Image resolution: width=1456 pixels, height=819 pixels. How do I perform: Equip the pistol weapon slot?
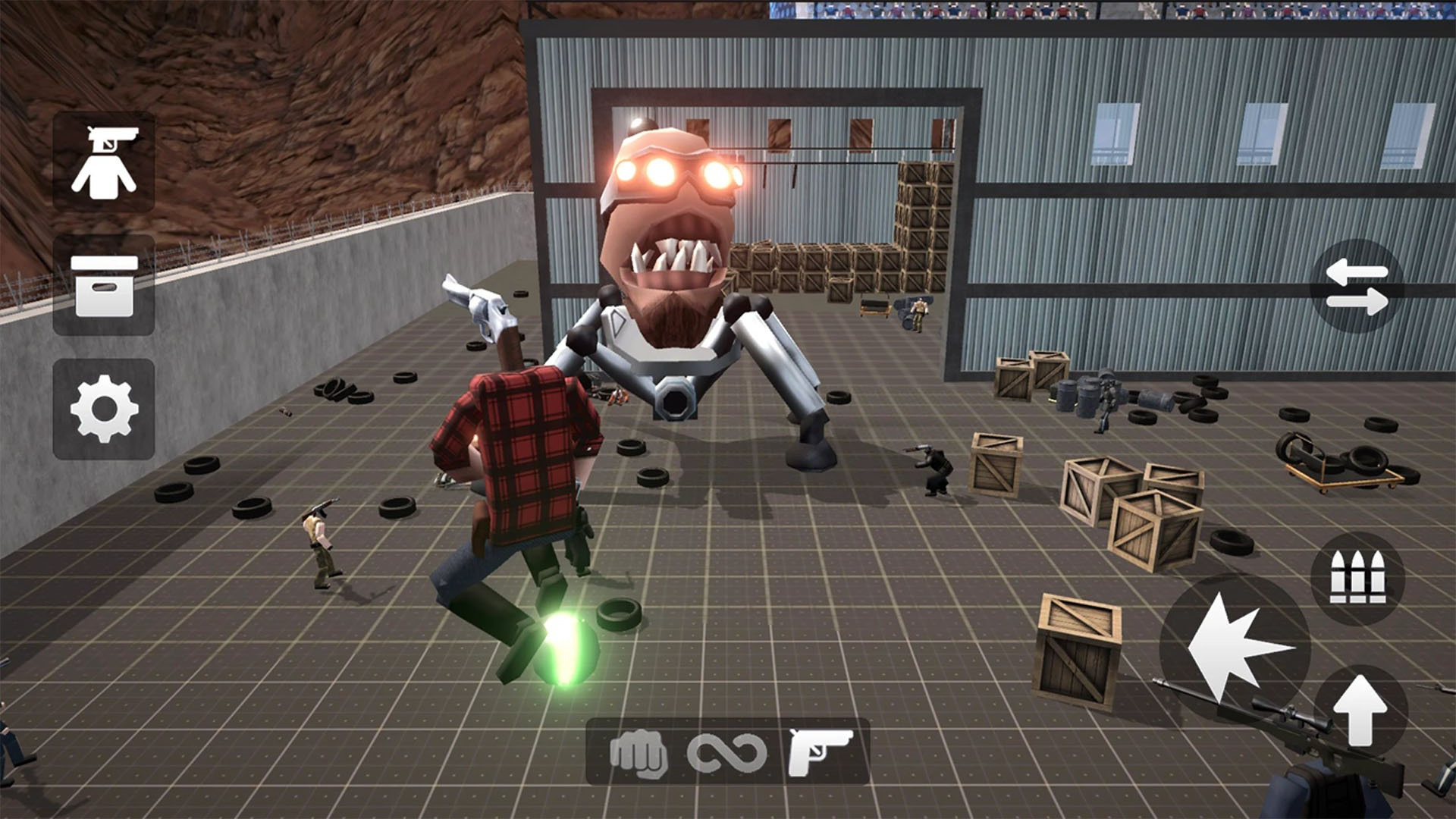point(820,753)
